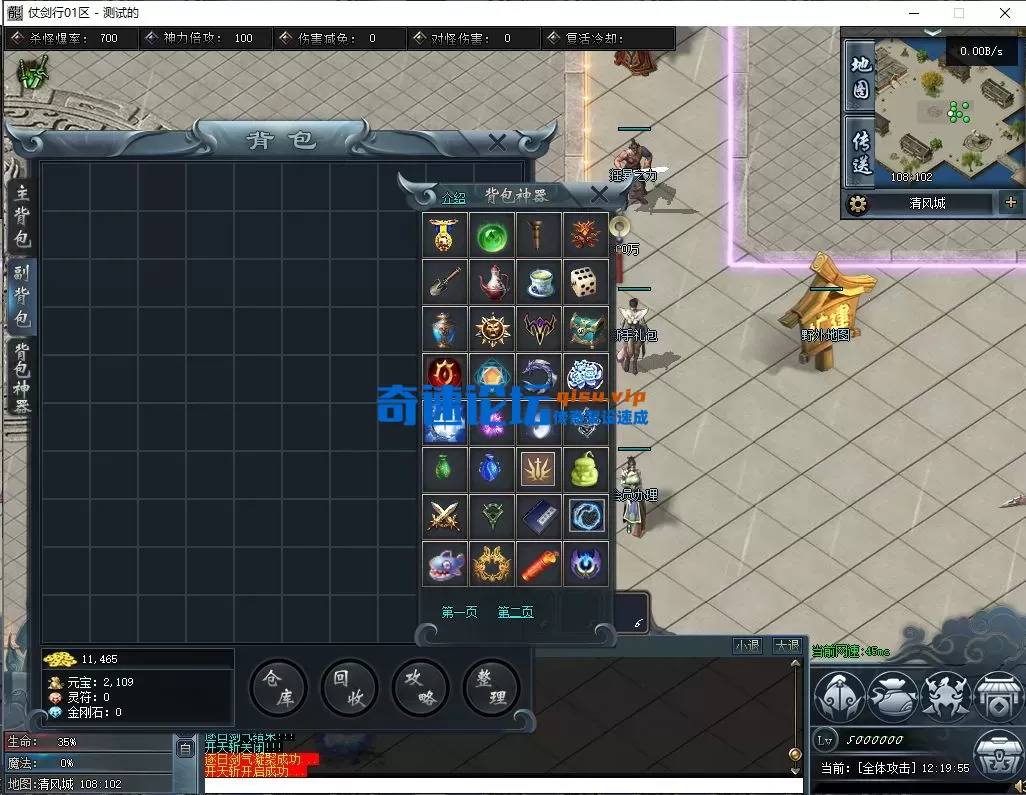Open minimap gear settings
The image size is (1026, 795).
tap(857, 204)
